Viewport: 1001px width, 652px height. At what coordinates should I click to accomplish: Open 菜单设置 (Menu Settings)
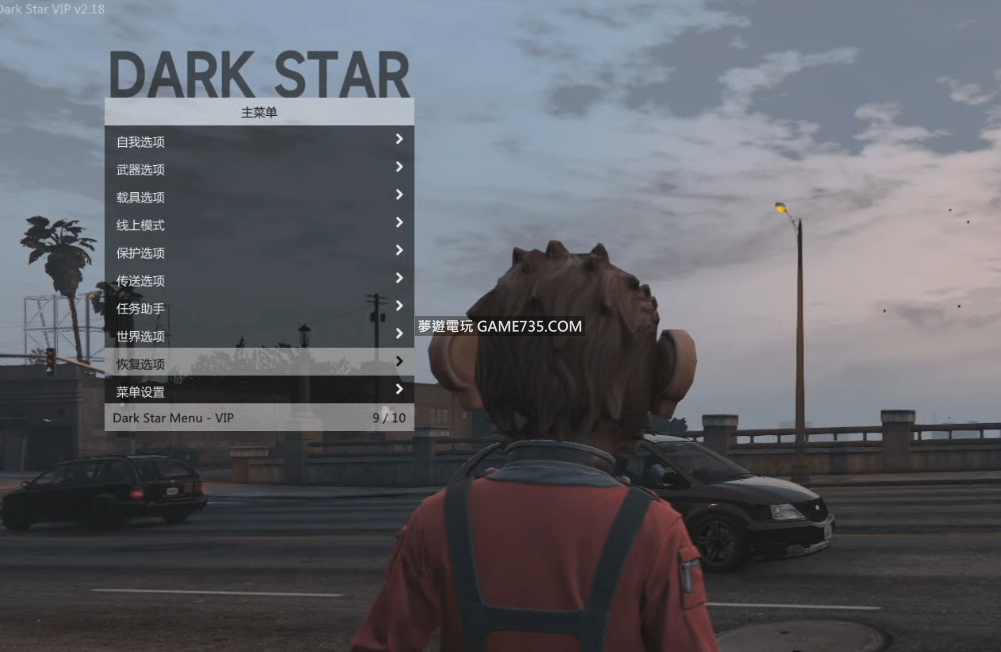[259, 391]
